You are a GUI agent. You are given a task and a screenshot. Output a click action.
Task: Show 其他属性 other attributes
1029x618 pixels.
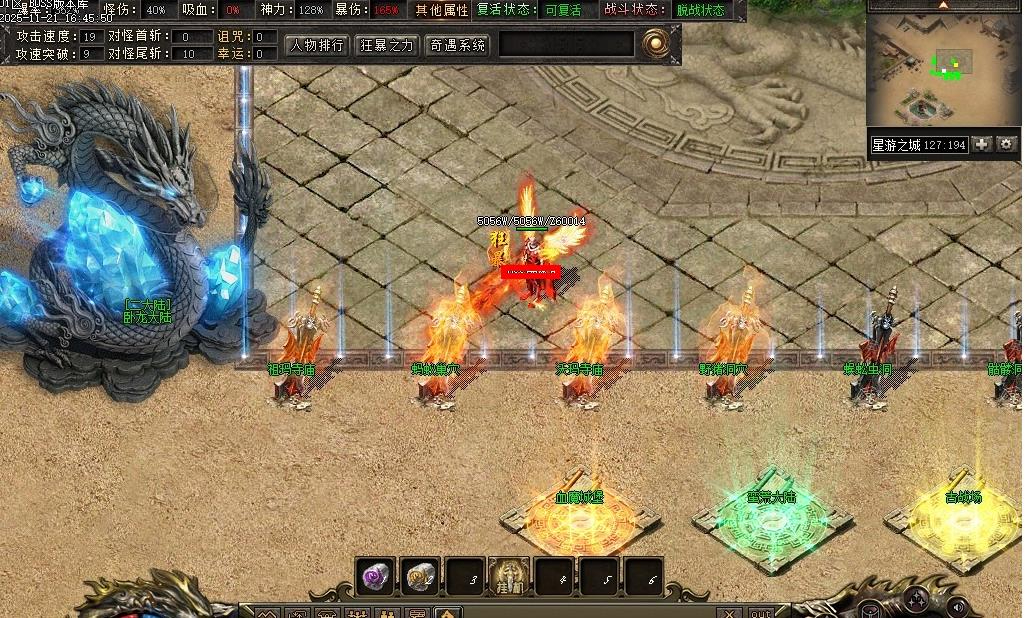[x=442, y=10]
